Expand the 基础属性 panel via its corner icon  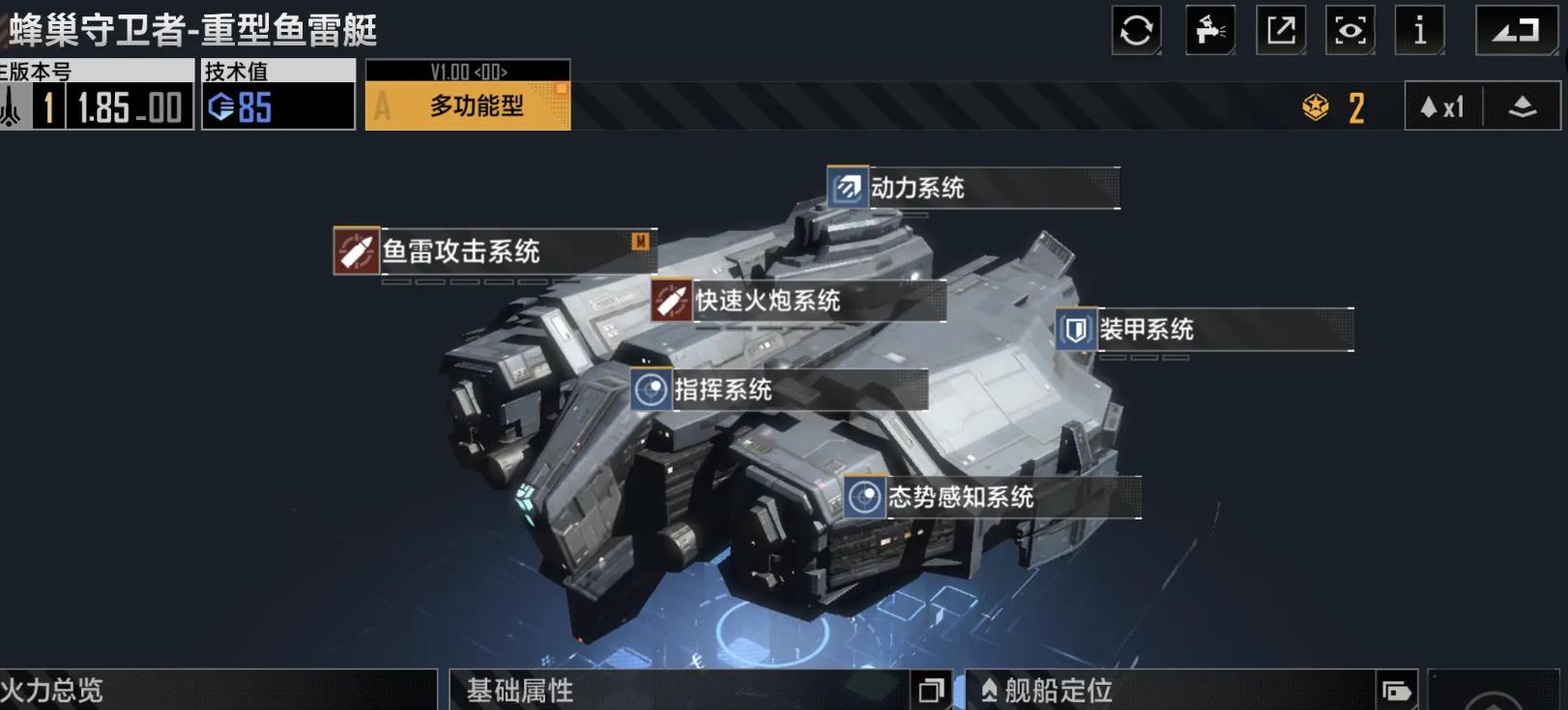pos(931,691)
